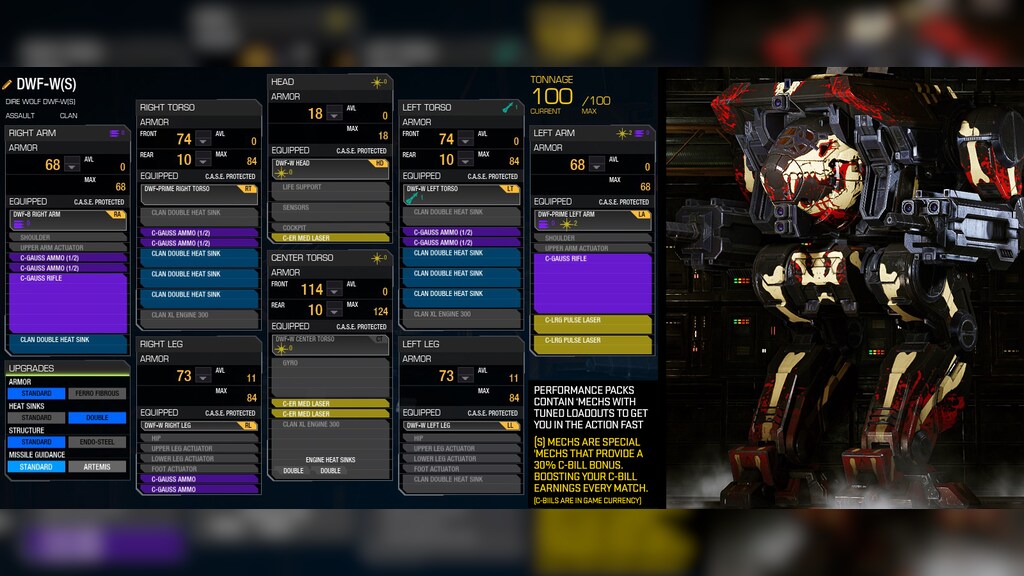
Task: Pick the C-ER Med Laser in the Head
Action: (330, 238)
